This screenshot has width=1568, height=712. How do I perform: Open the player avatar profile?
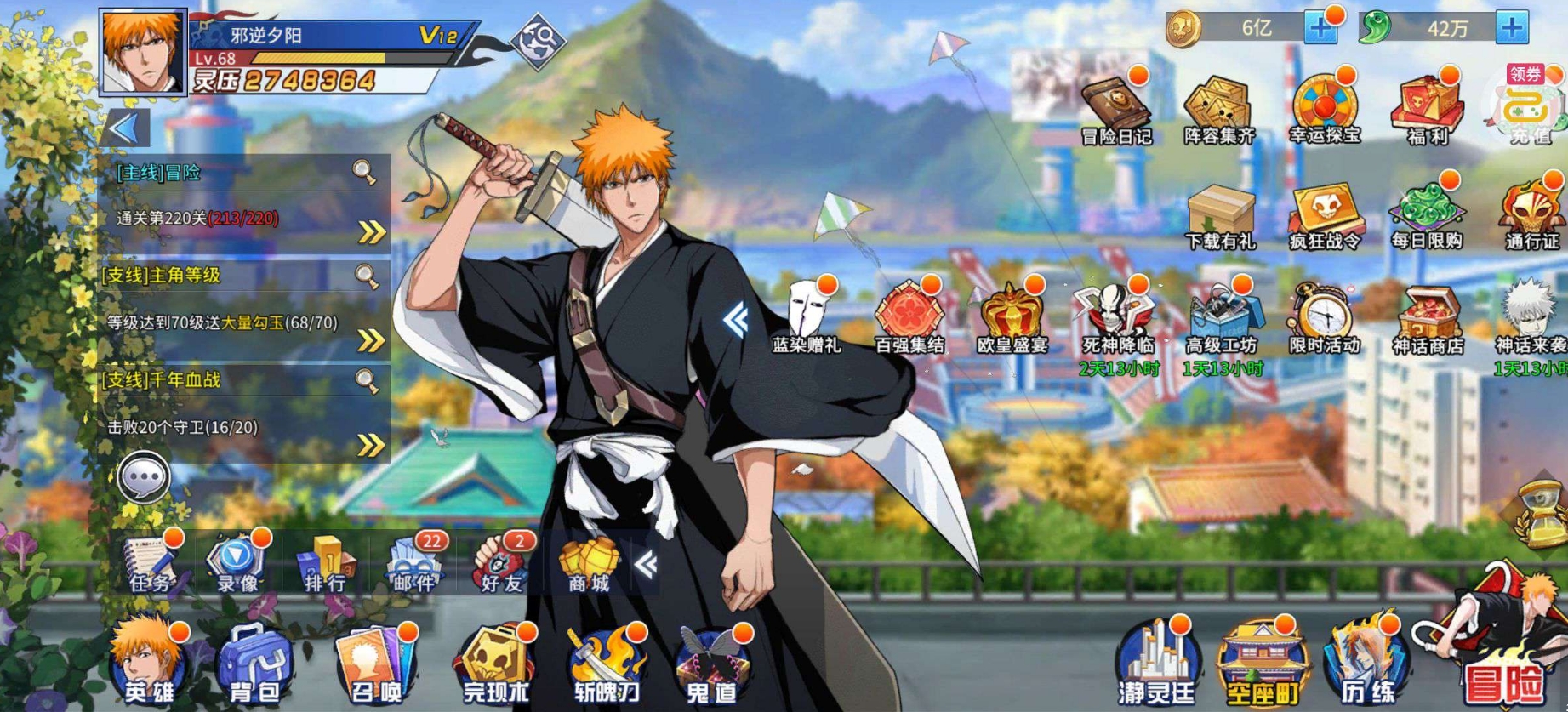point(142,51)
